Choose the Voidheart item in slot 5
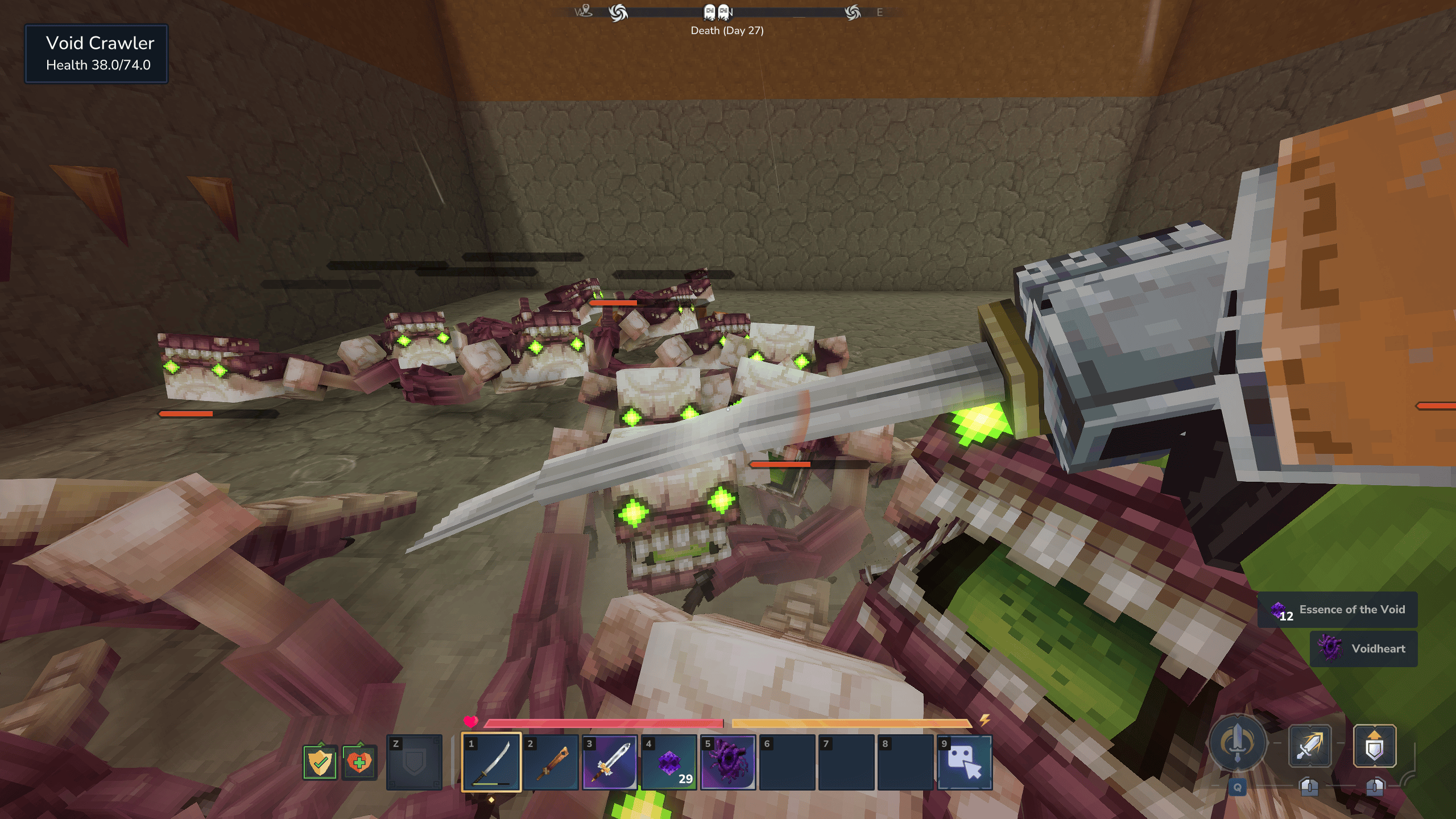 (728, 762)
